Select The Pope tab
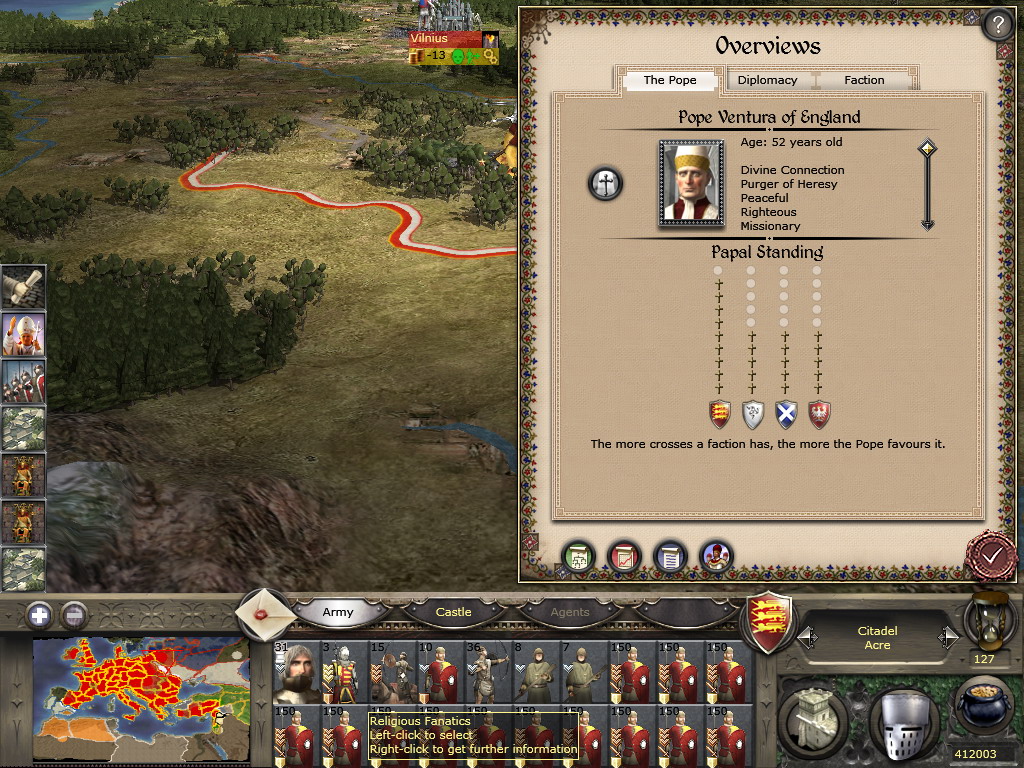The height and width of the screenshot is (768, 1024). [670, 80]
